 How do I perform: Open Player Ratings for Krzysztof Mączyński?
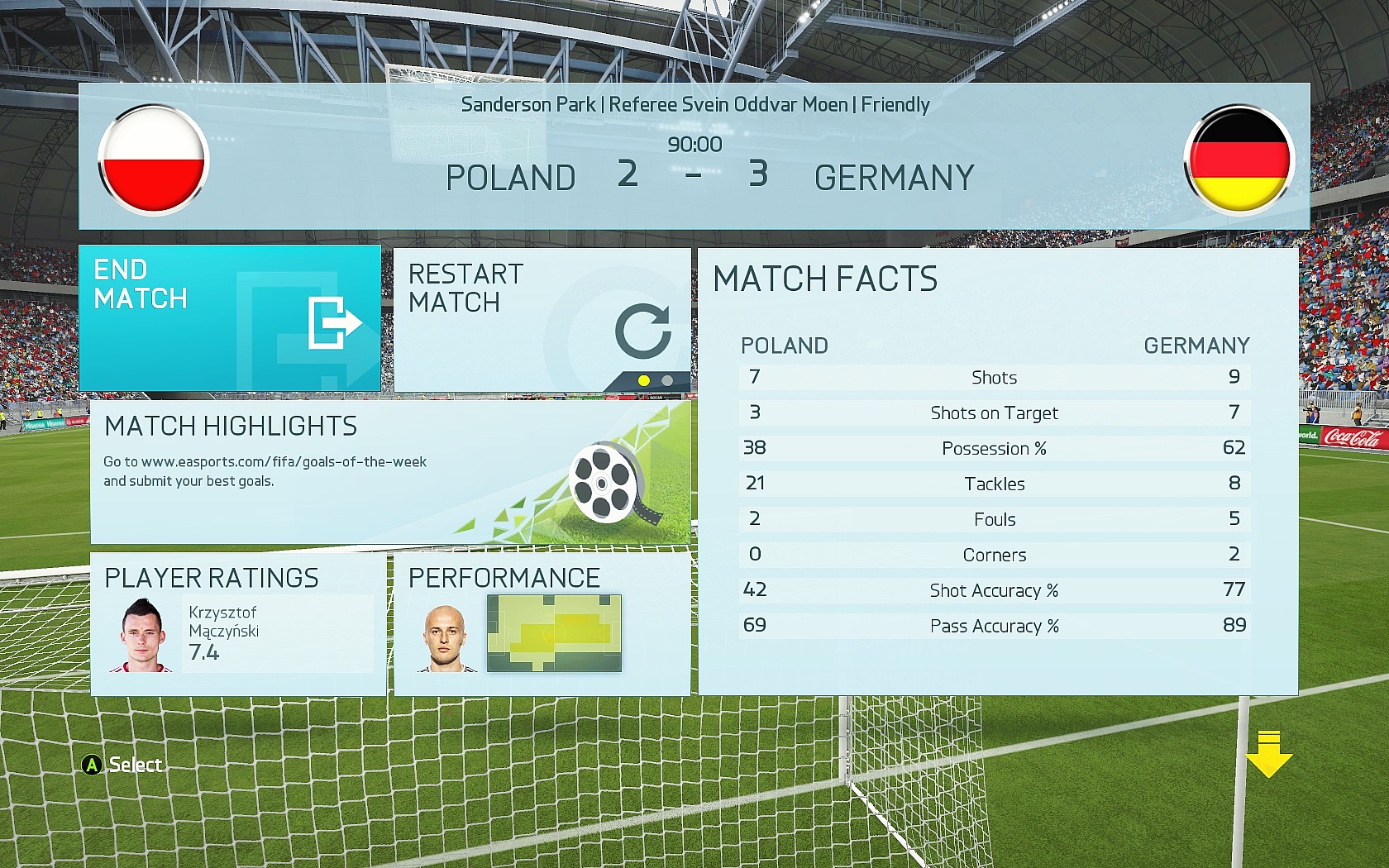click(x=238, y=625)
